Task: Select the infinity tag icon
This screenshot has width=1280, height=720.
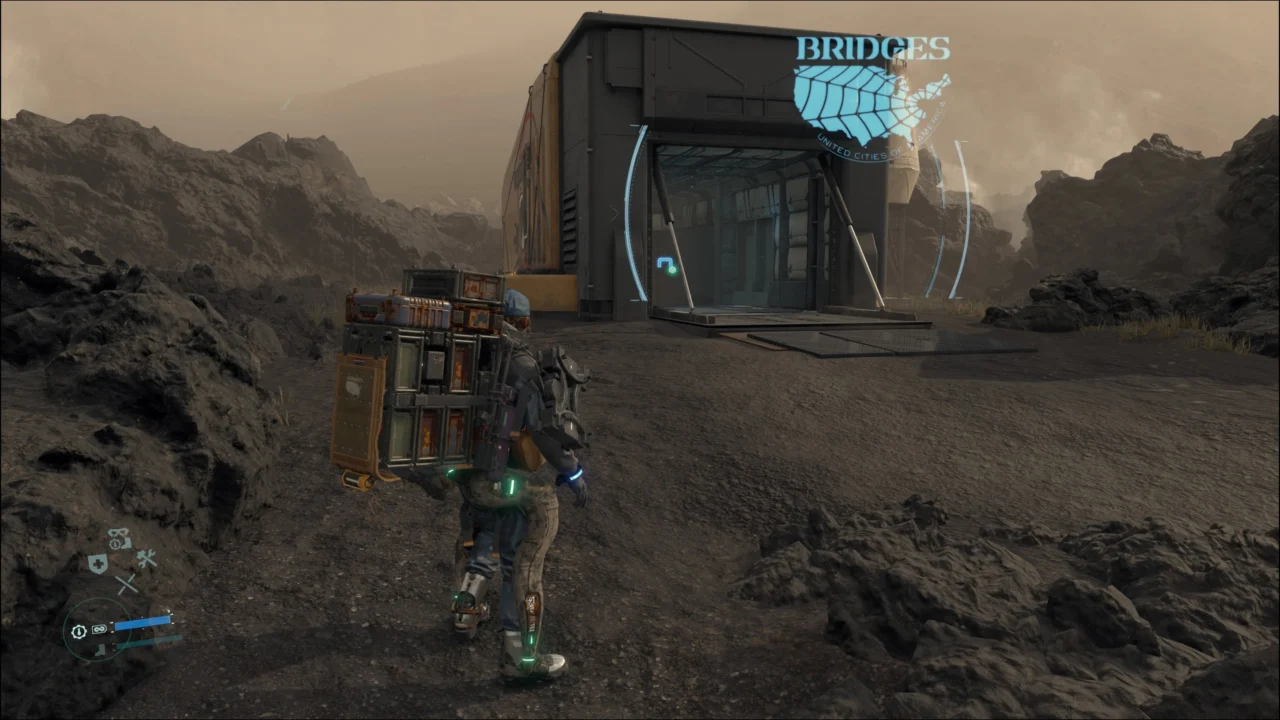Action: [100, 630]
